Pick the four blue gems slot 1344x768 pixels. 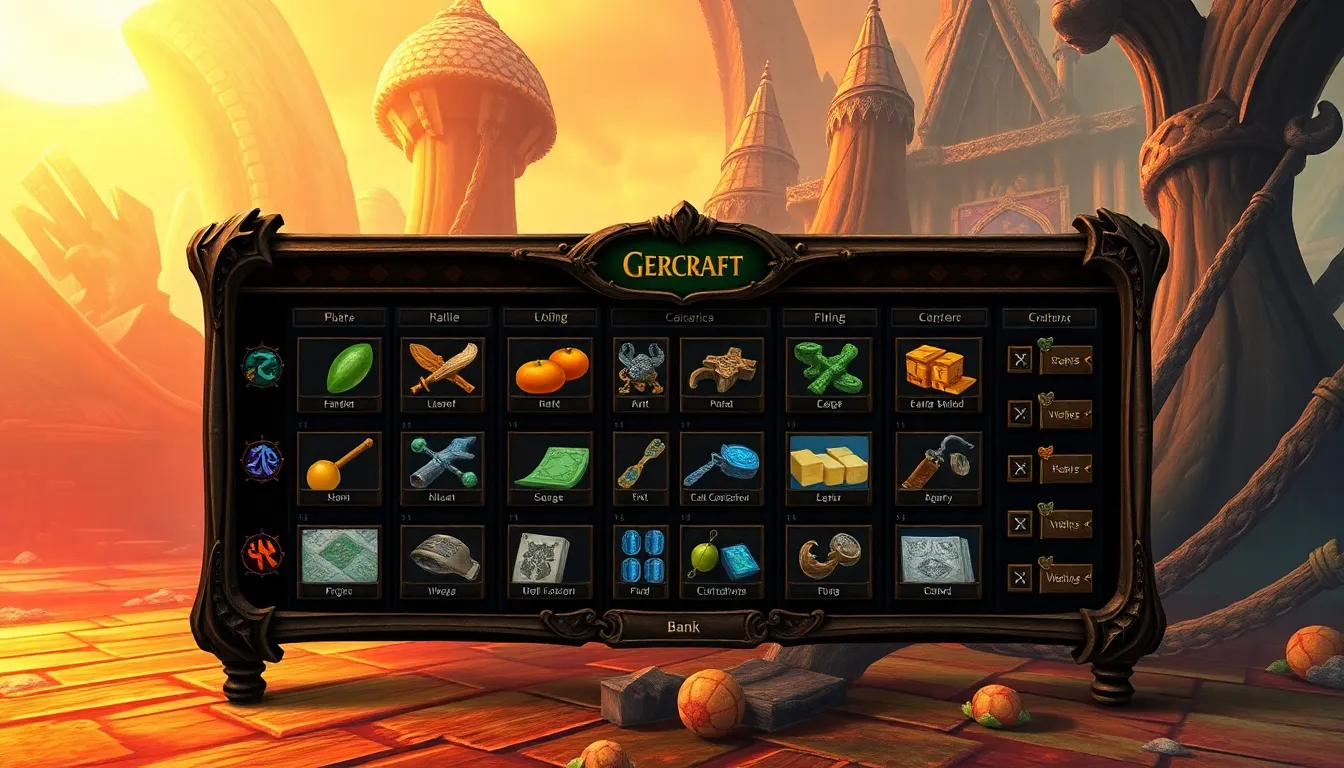pyautogui.click(x=640, y=557)
